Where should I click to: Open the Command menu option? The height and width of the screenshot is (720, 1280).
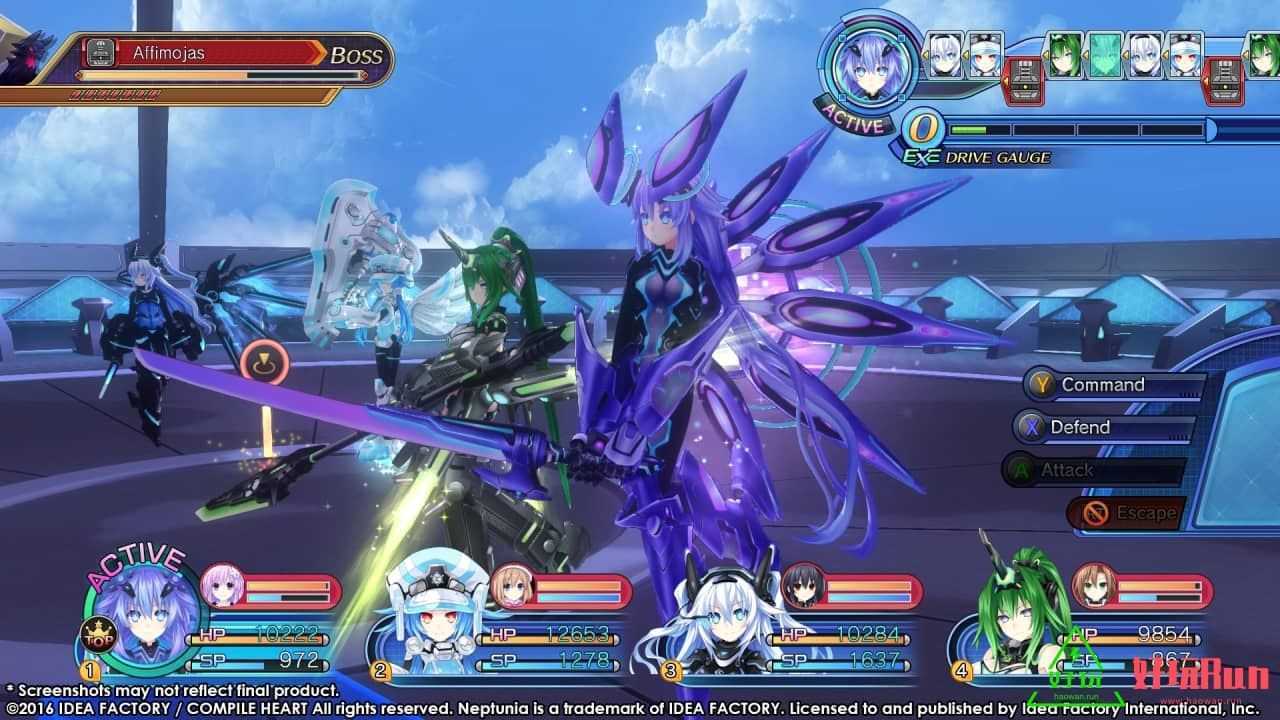point(1102,385)
